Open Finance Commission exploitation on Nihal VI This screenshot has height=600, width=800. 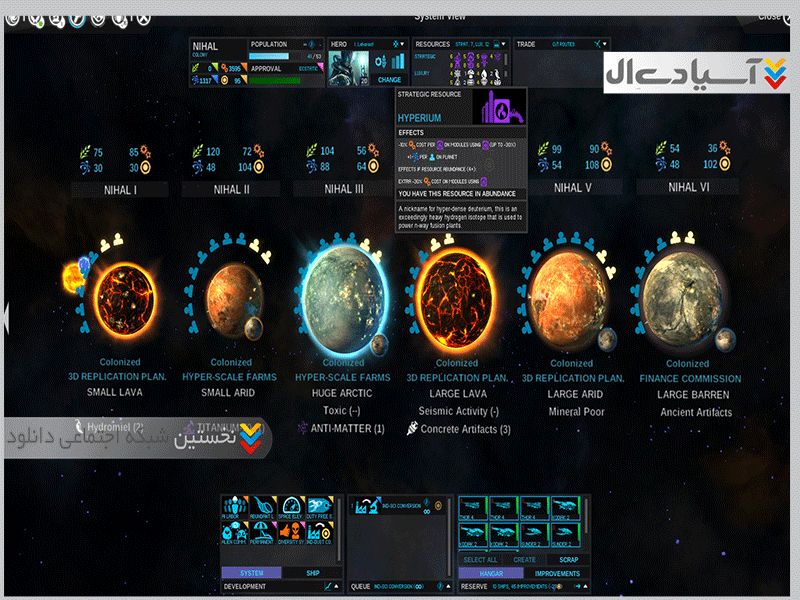[x=690, y=378]
